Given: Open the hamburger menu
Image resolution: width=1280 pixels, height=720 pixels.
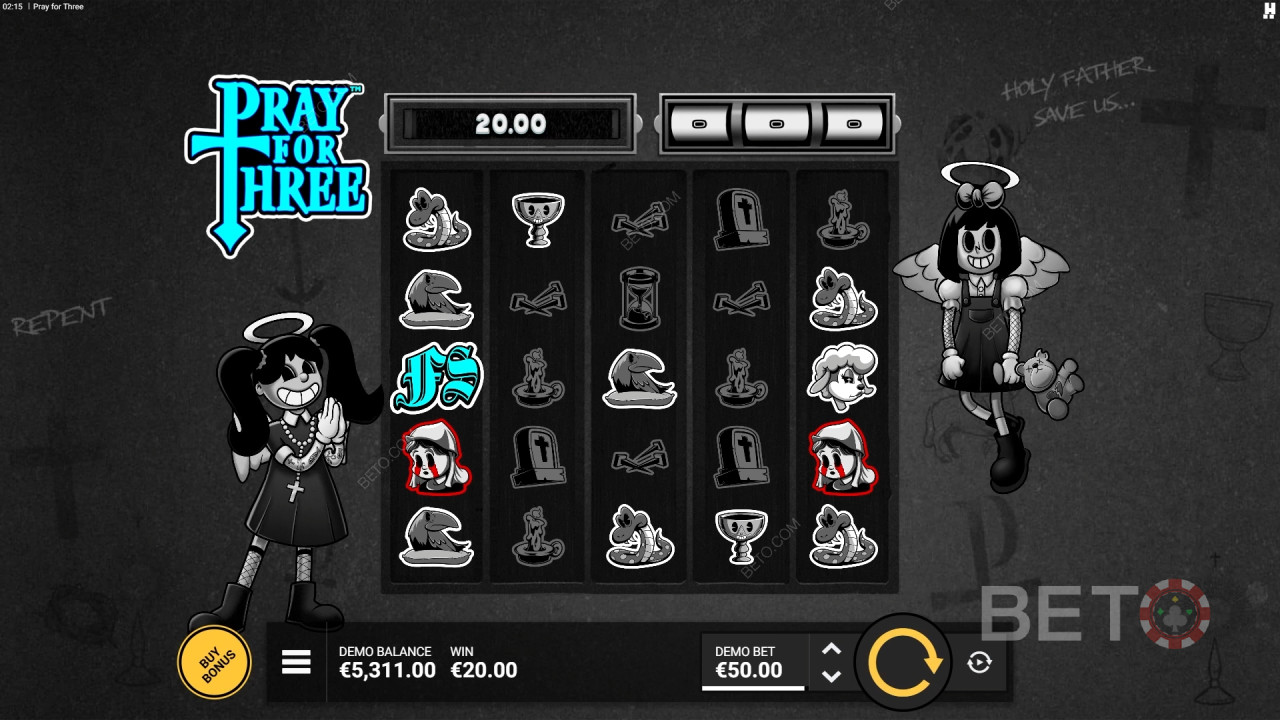Looking at the screenshot, I should 296,662.
